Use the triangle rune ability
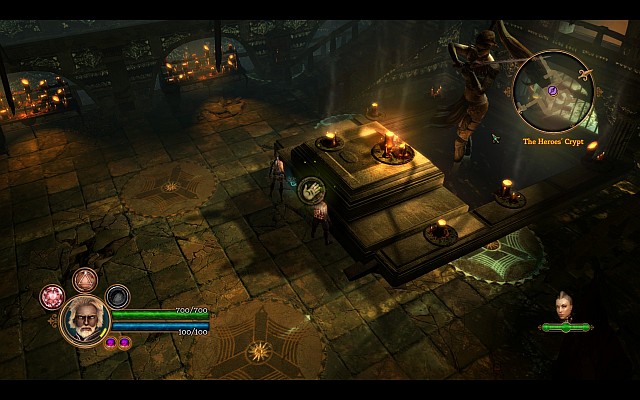 coord(85,281)
